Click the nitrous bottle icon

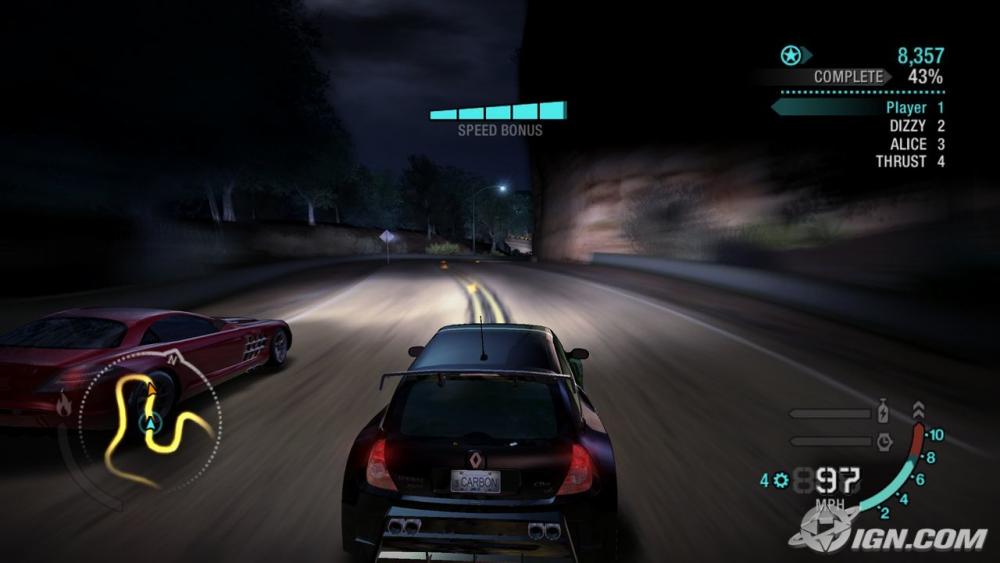[x=884, y=413]
